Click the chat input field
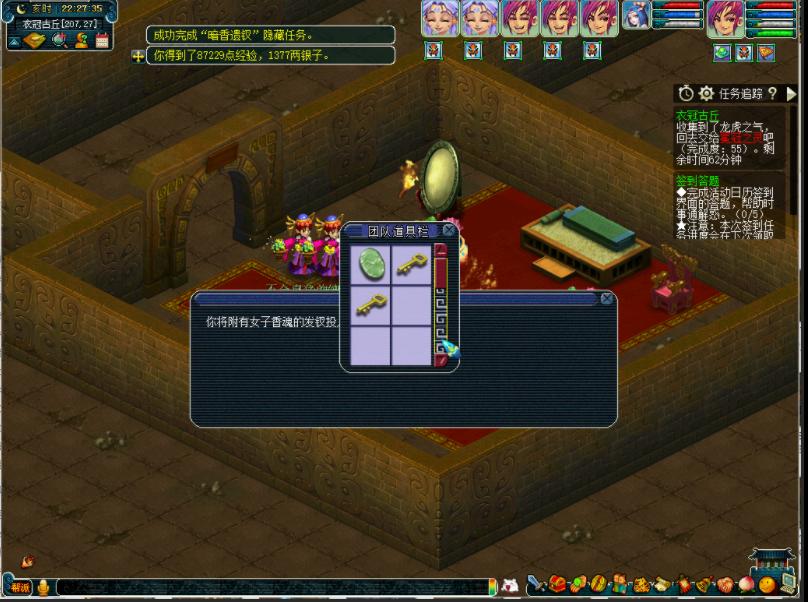The image size is (808, 602). coord(270,586)
